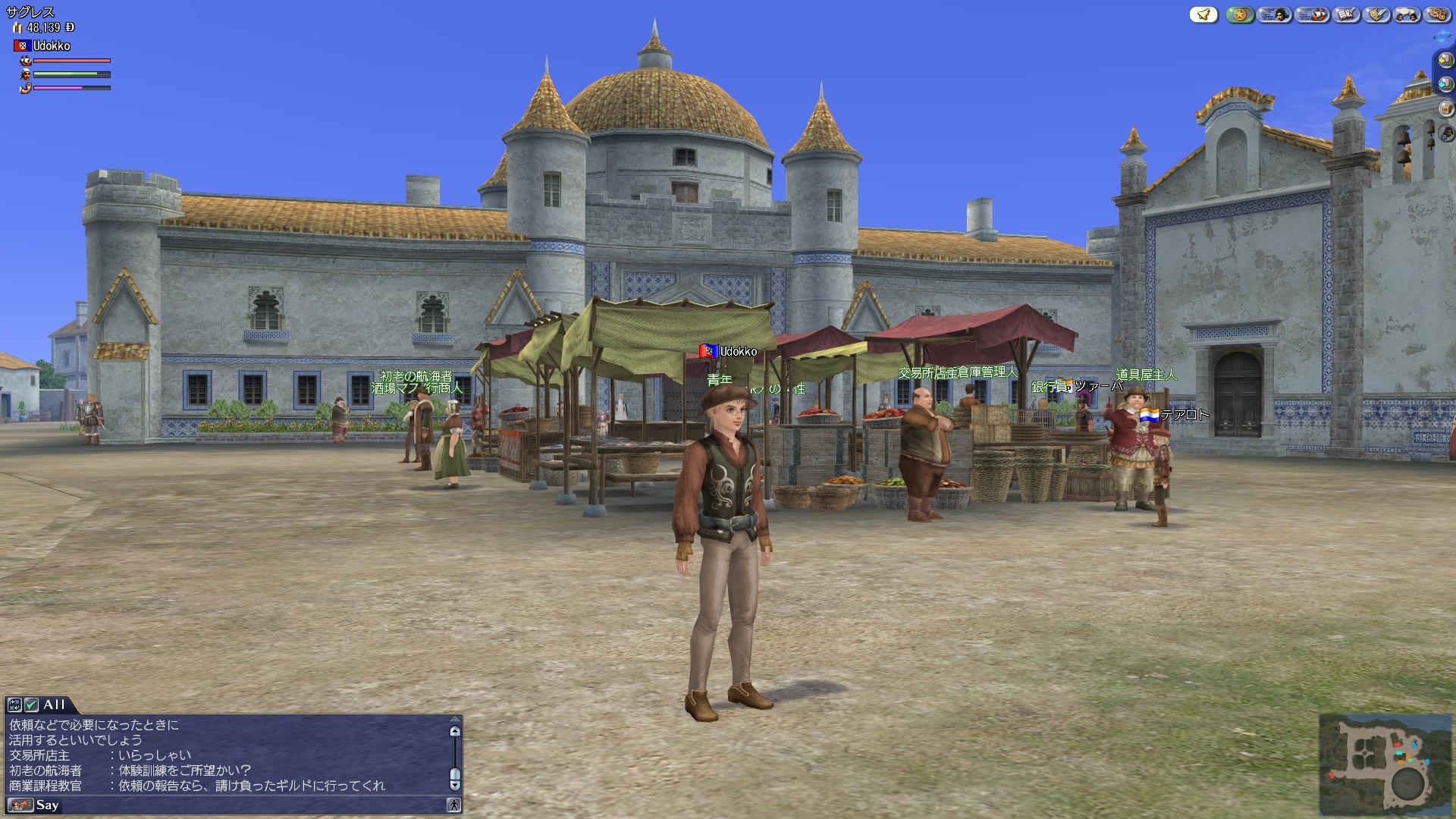Click the white bell notification button
This screenshot has height=819, width=1456.
[1203, 14]
